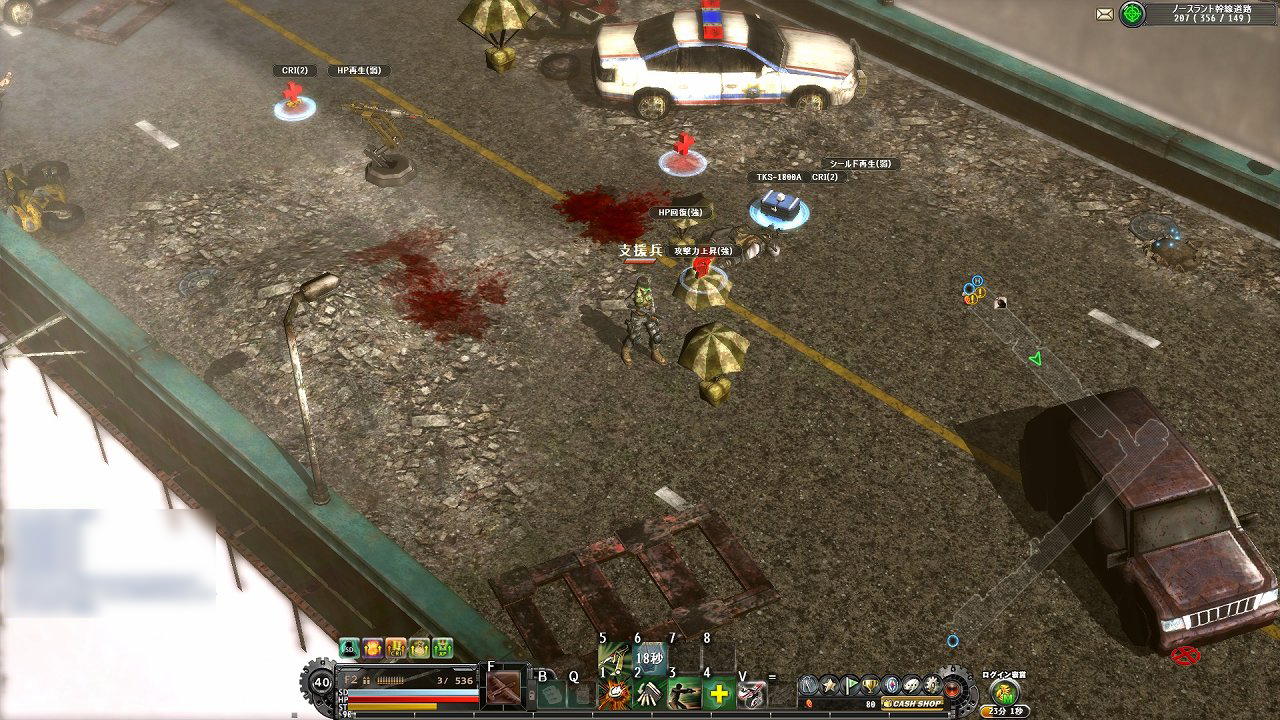
Task: Select the equipped rifle in weapon slot F
Action: click(x=504, y=686)
